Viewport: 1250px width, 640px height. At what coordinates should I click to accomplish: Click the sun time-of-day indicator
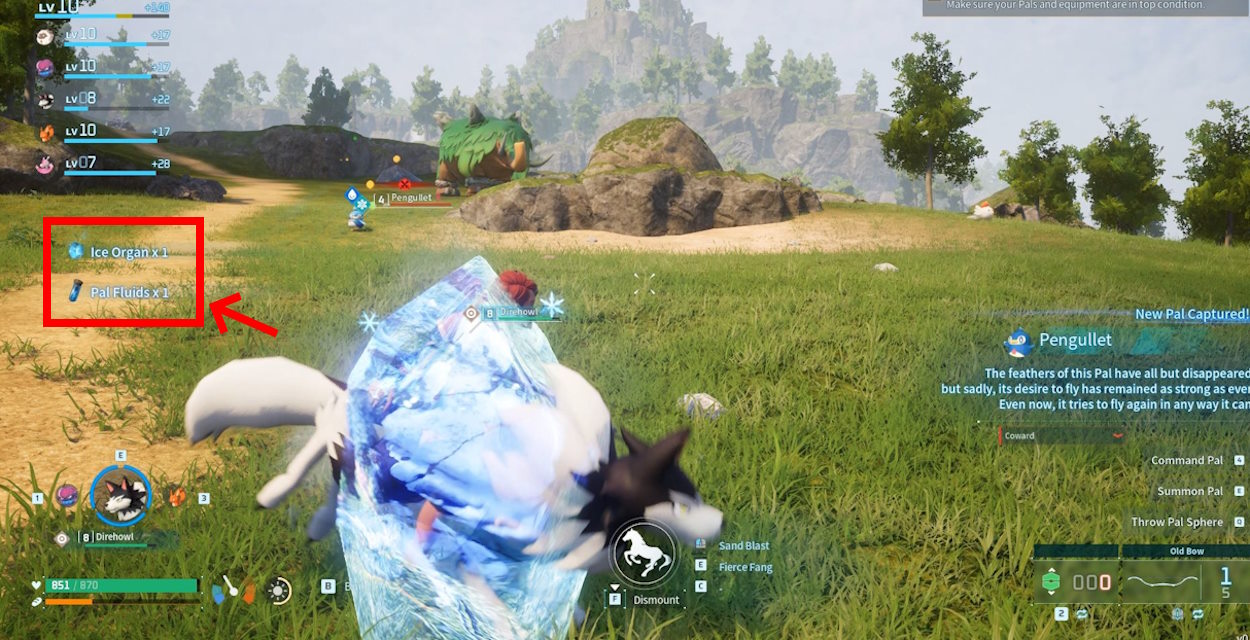pos(279,591)
